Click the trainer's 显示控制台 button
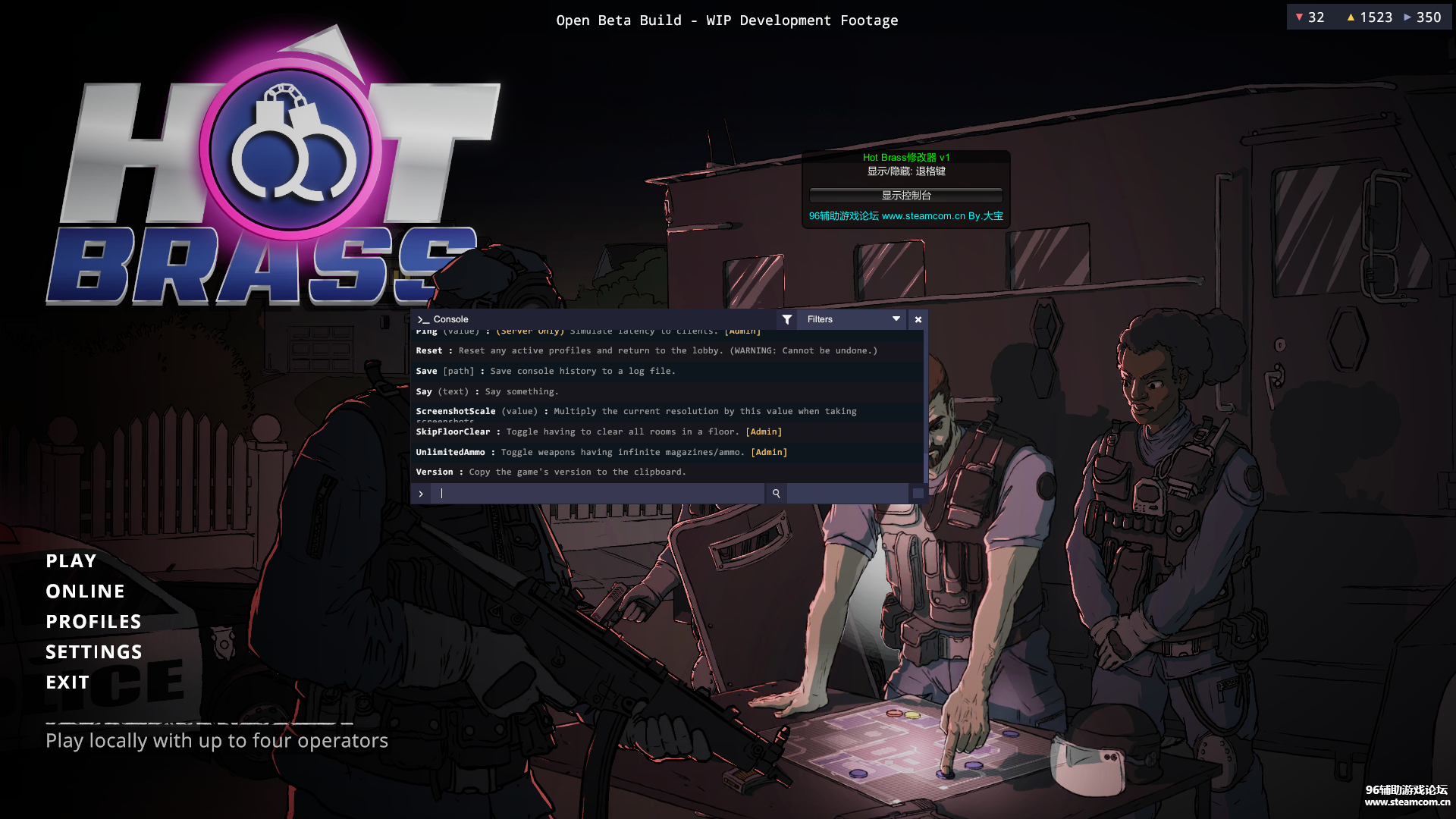Viewport: 1456px width, 819px height. 905,196
